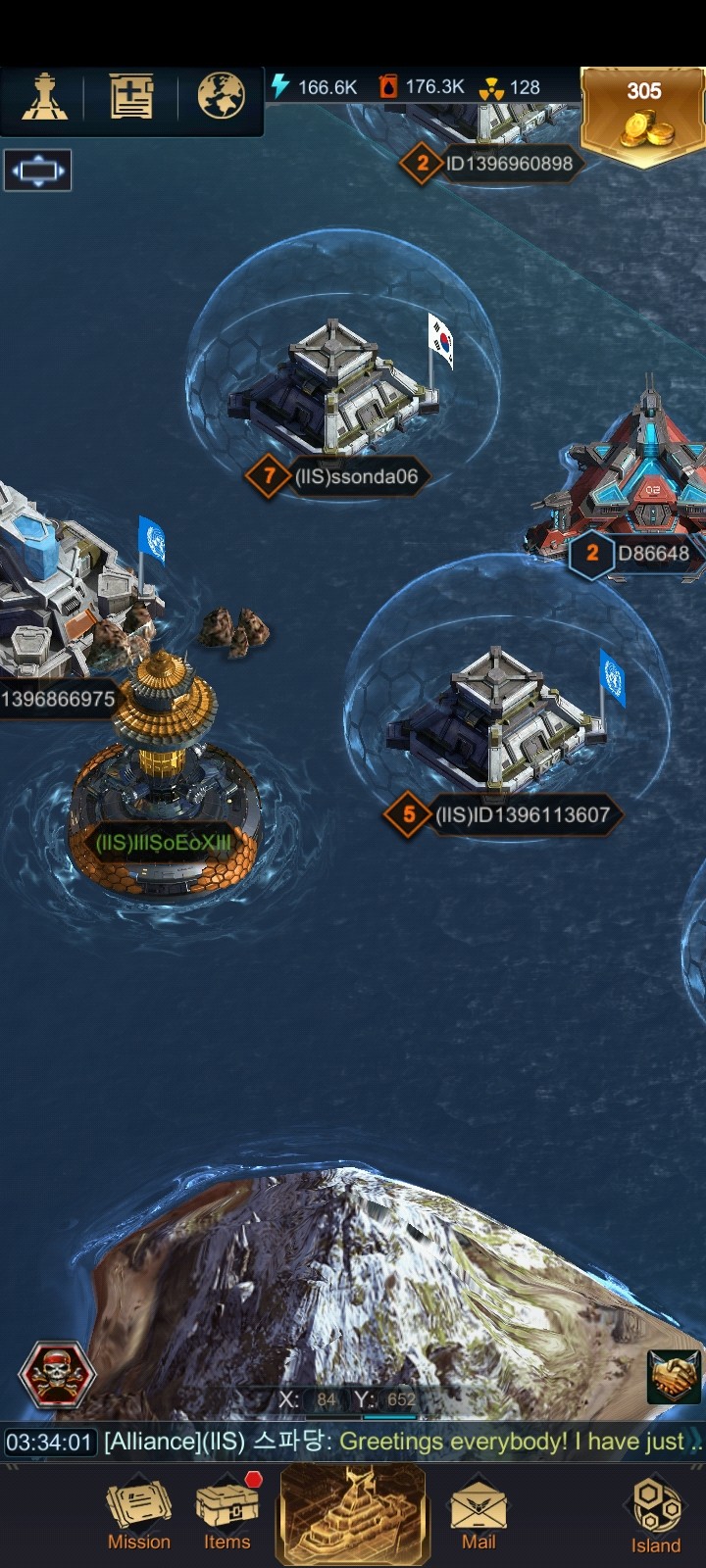706x1568 pixels.
Task: Go to the Island view
Action: pyautogui.click(x=655, y=1516)
